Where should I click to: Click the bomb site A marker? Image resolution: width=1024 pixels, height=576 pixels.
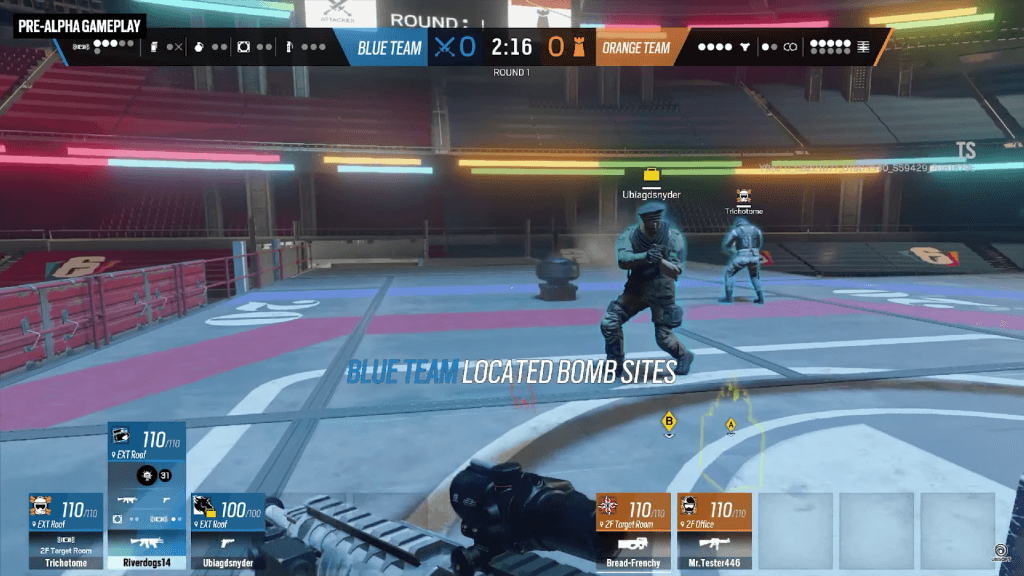(x=730, y=425)
